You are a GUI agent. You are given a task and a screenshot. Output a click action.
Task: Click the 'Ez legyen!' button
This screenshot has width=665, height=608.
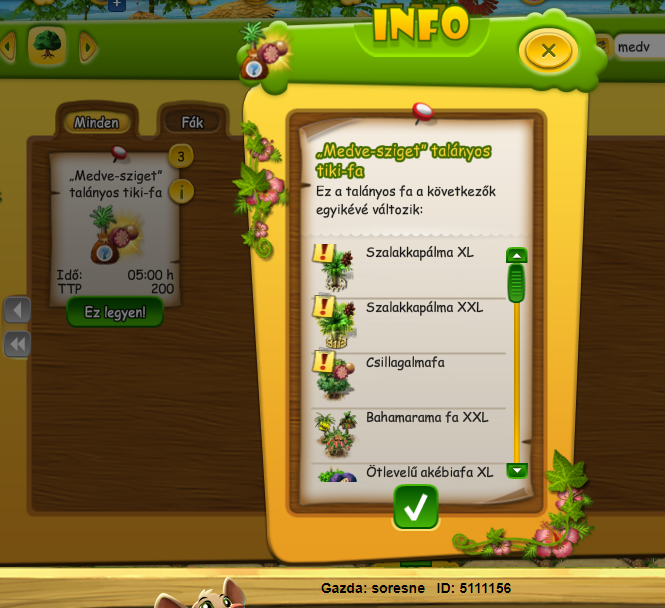click(x=115, y=312)
